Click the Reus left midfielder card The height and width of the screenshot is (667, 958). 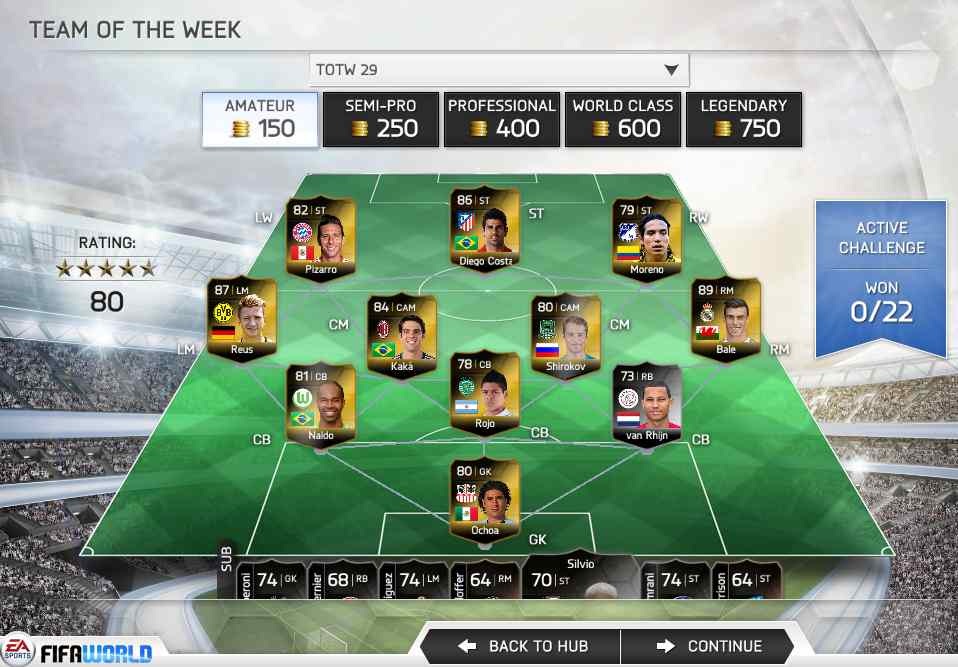[241, 318]
